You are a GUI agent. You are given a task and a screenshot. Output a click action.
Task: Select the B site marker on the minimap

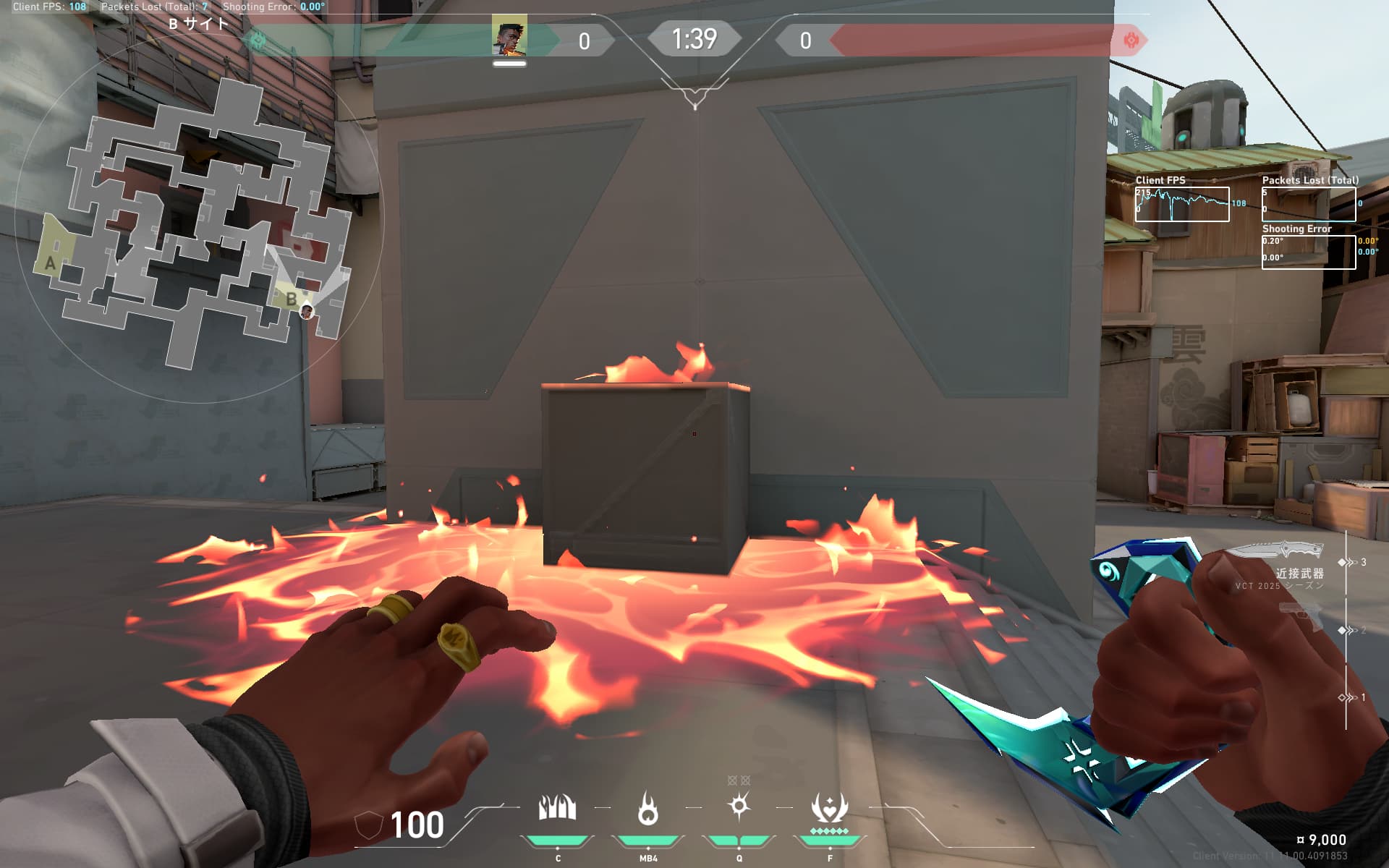291,298
